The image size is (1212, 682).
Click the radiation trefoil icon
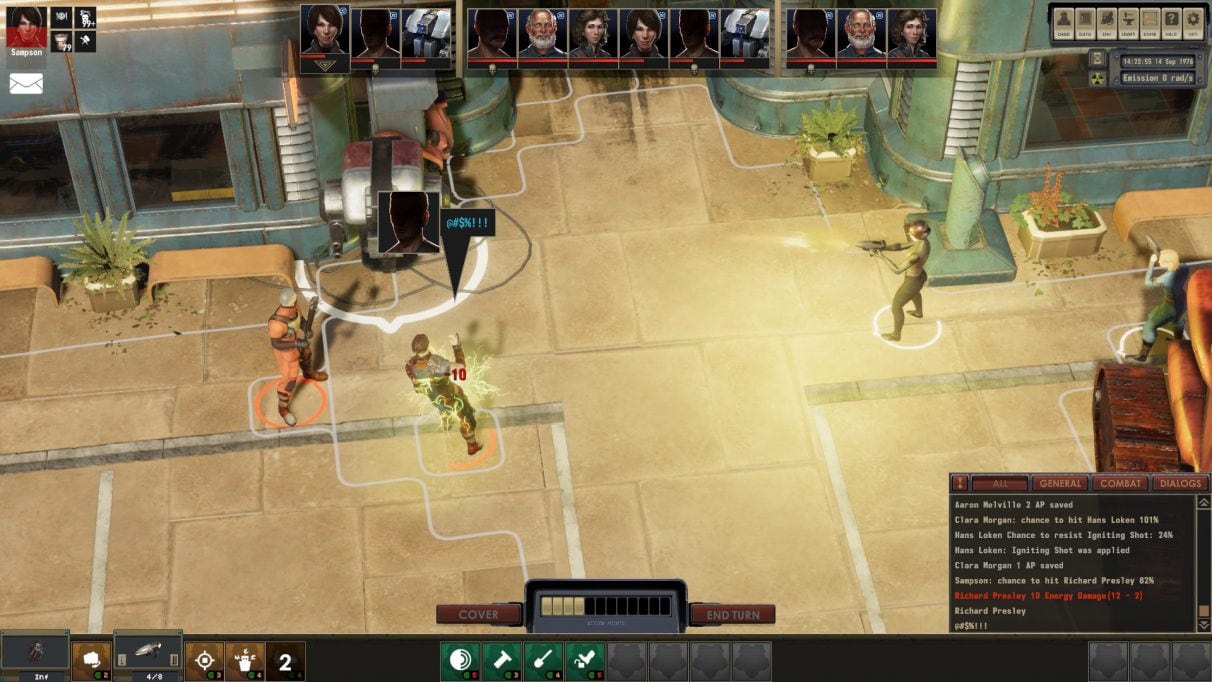pos(1097,78)
